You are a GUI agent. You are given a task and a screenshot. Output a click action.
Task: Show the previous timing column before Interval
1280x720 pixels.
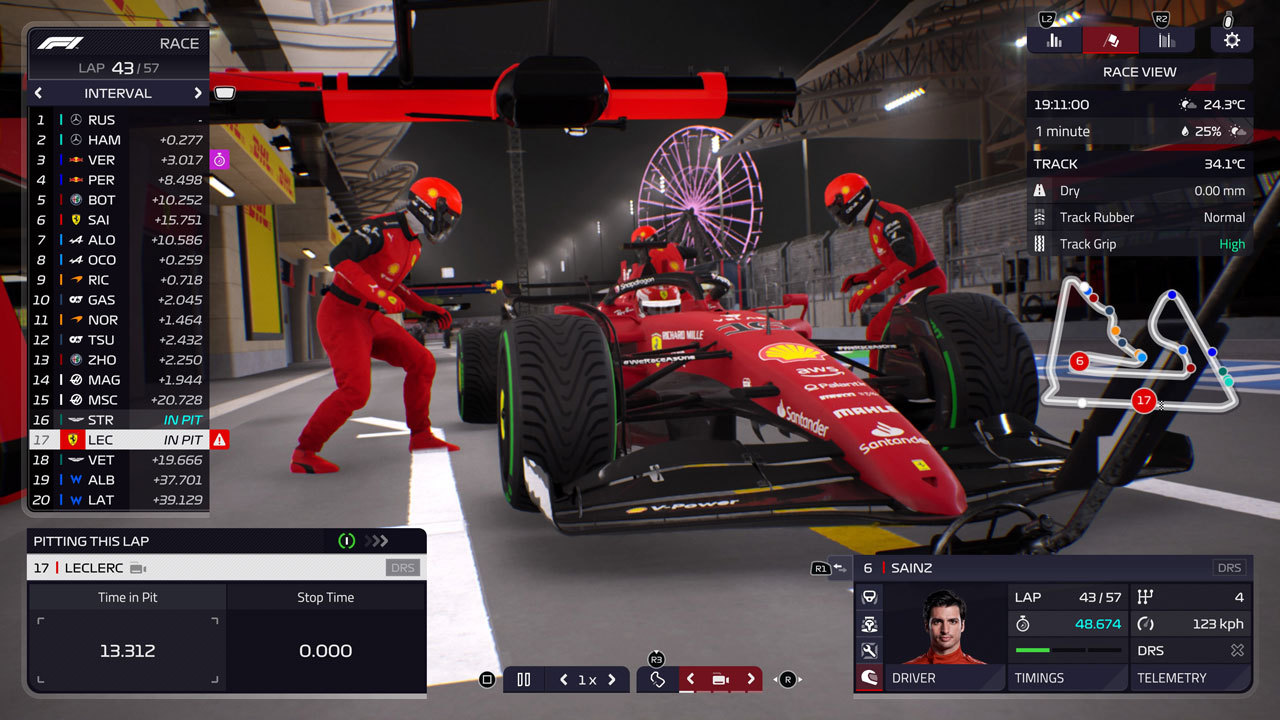[x=39, y=93]
